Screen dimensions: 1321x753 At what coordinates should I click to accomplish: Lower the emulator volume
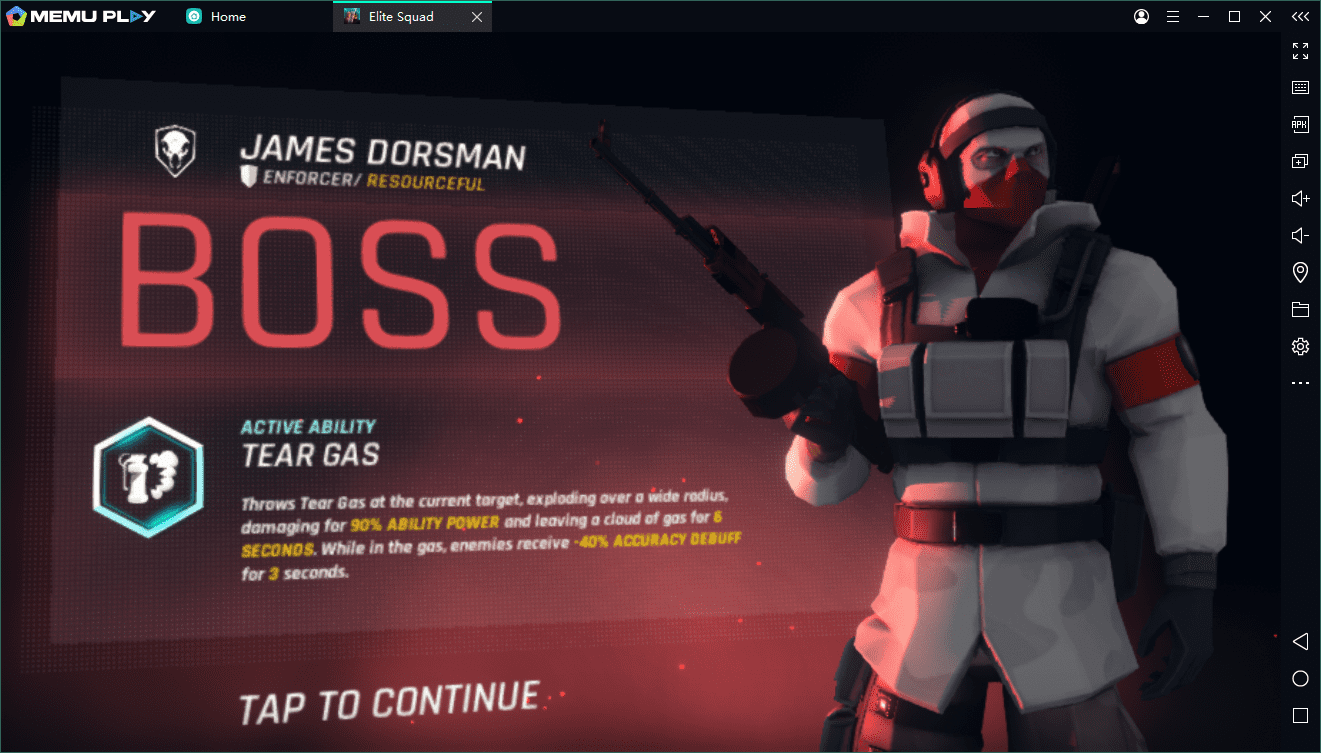point(1300,235)
